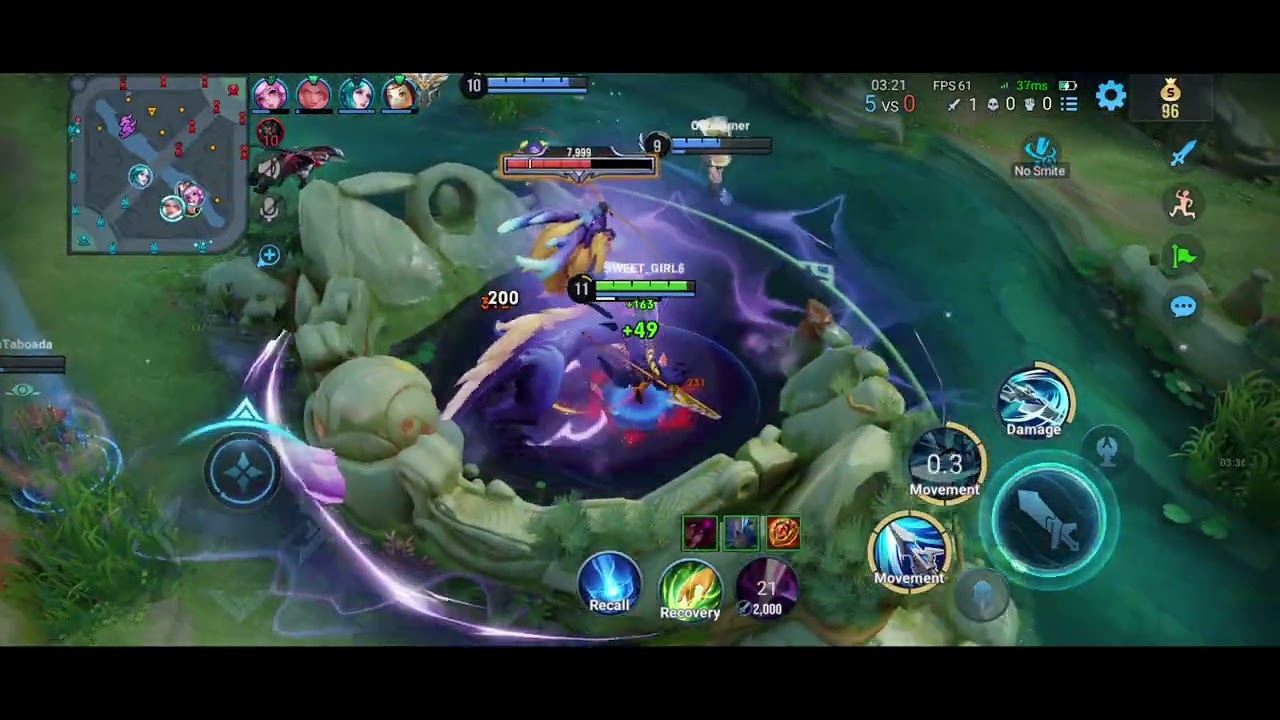Screen dimensions: 1280x720
Task: Activate the red spiral equipment icon
Action: pos(783,534)
